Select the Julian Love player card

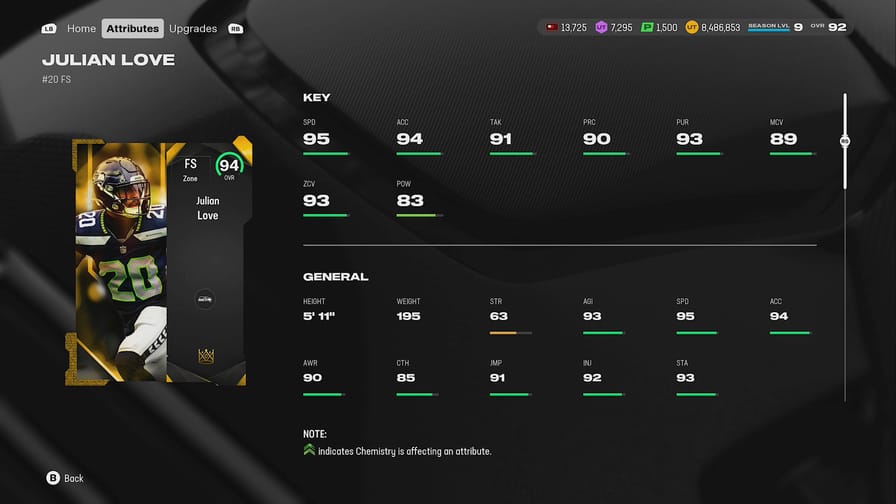[163, 262]
